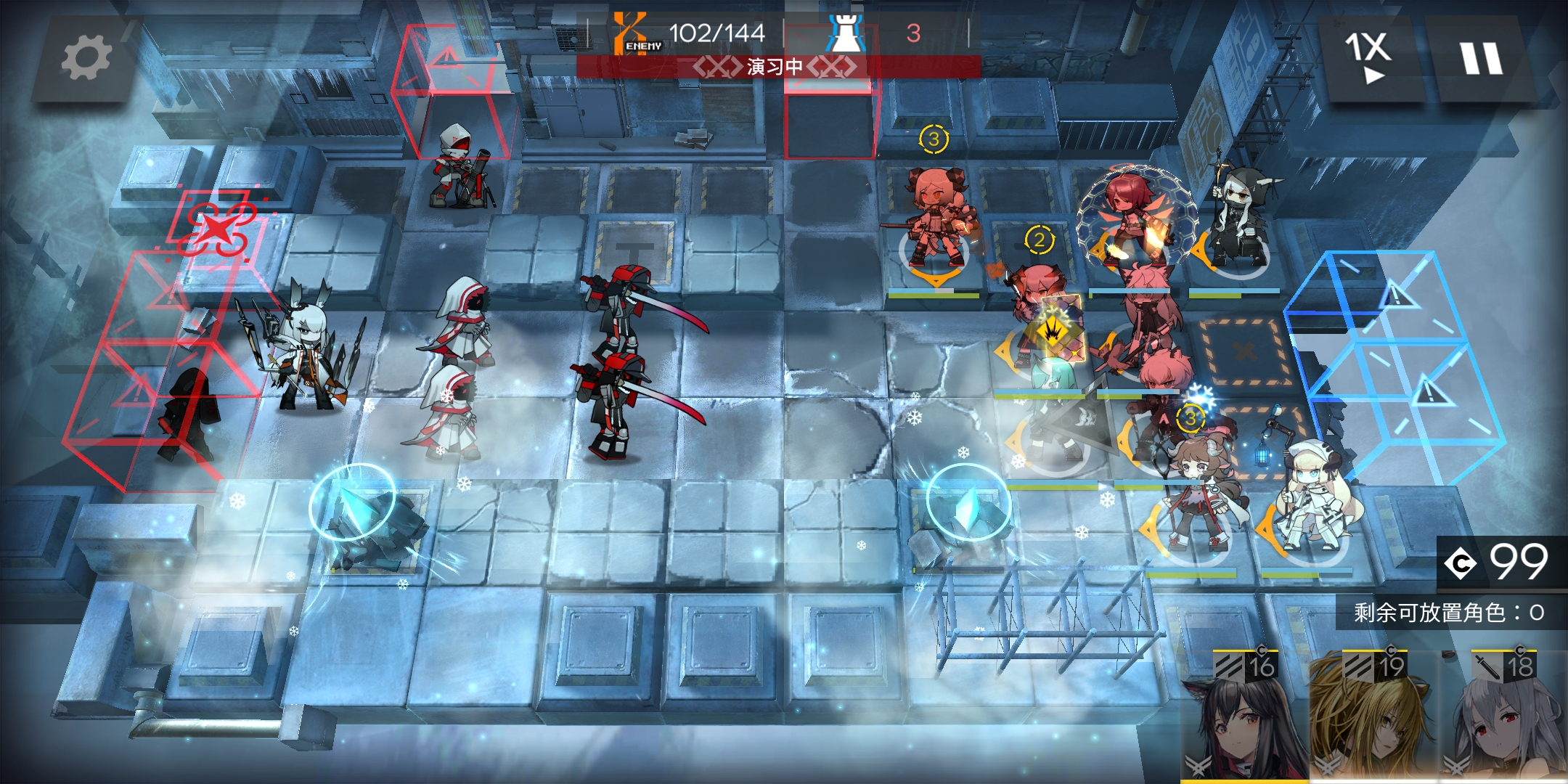Pause the battle

pos(1481,58)
